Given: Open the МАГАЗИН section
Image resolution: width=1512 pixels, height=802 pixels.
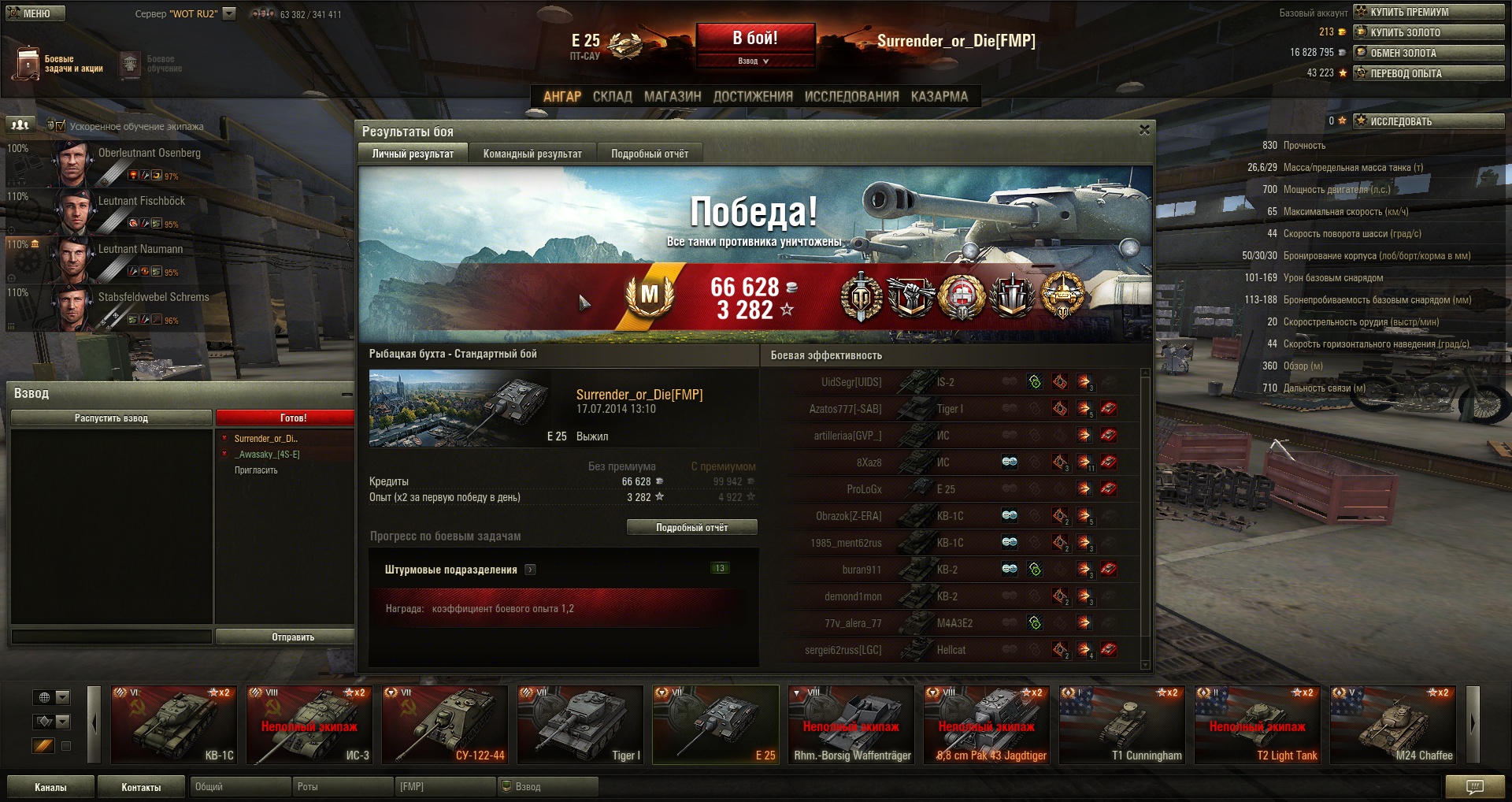Looking at the screenshot, I should tap(673, 96).
